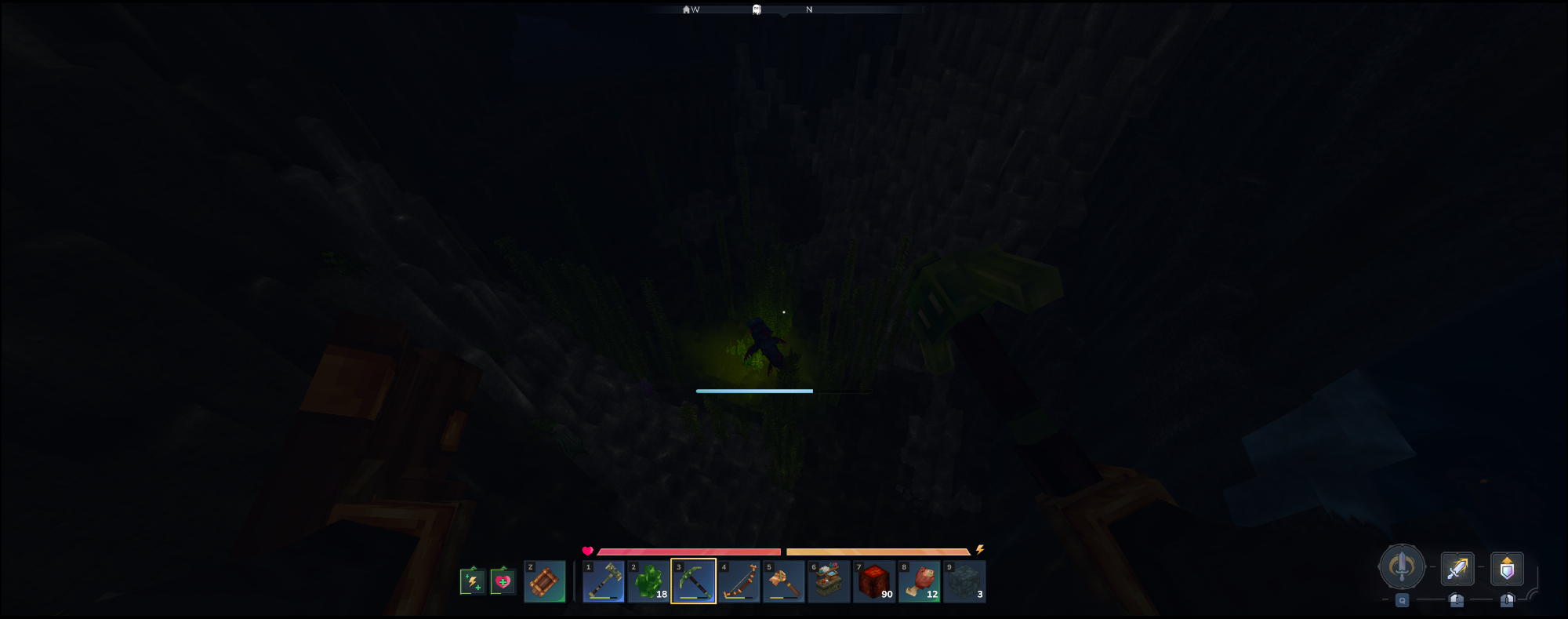Equip the bow from the hotbar
Viewport: 1568px width, 619px height.
[x=739, y=581]
